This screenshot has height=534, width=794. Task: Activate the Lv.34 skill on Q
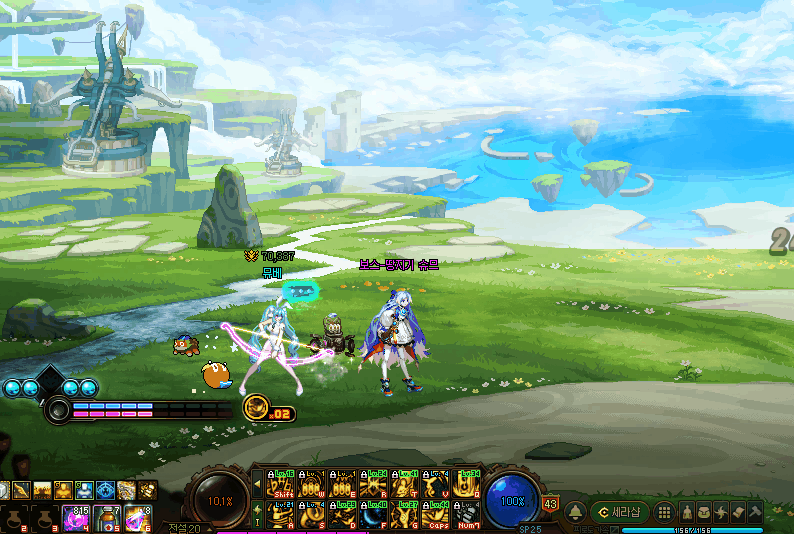(468, 484)
